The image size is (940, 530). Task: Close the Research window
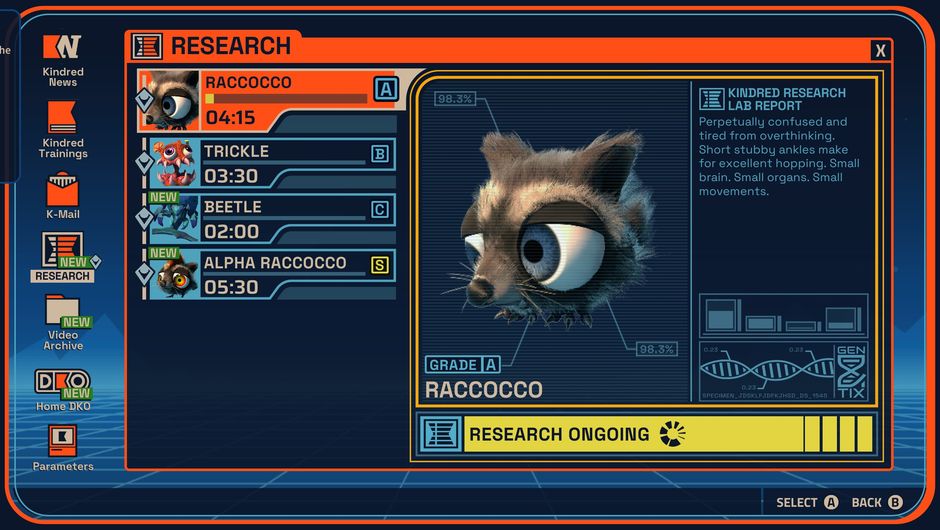click(880, 50)
